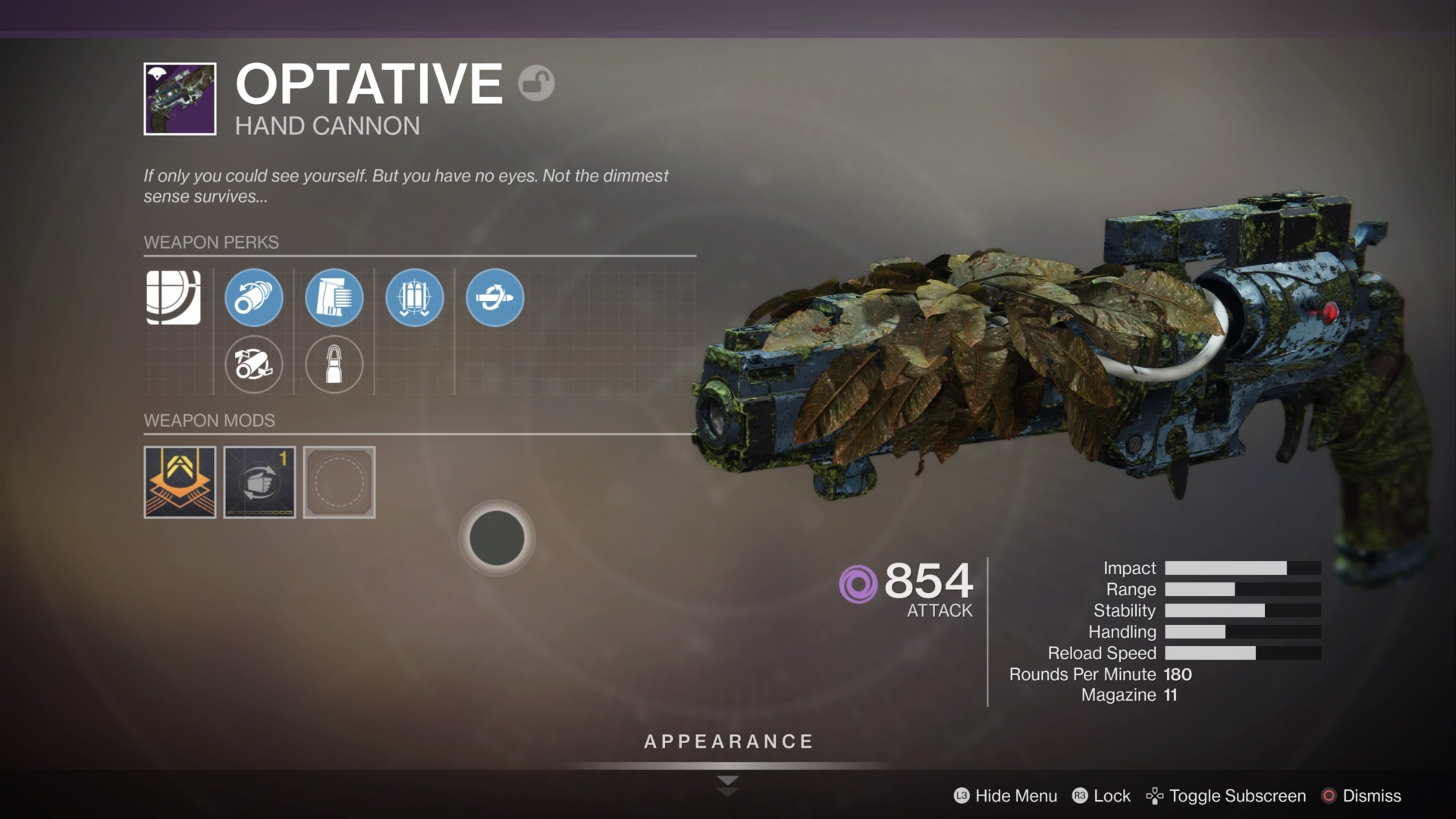Screen dimensions: 1456x819
Task: Select the active blue magazine perk
Action: click(x=334, y=297)
